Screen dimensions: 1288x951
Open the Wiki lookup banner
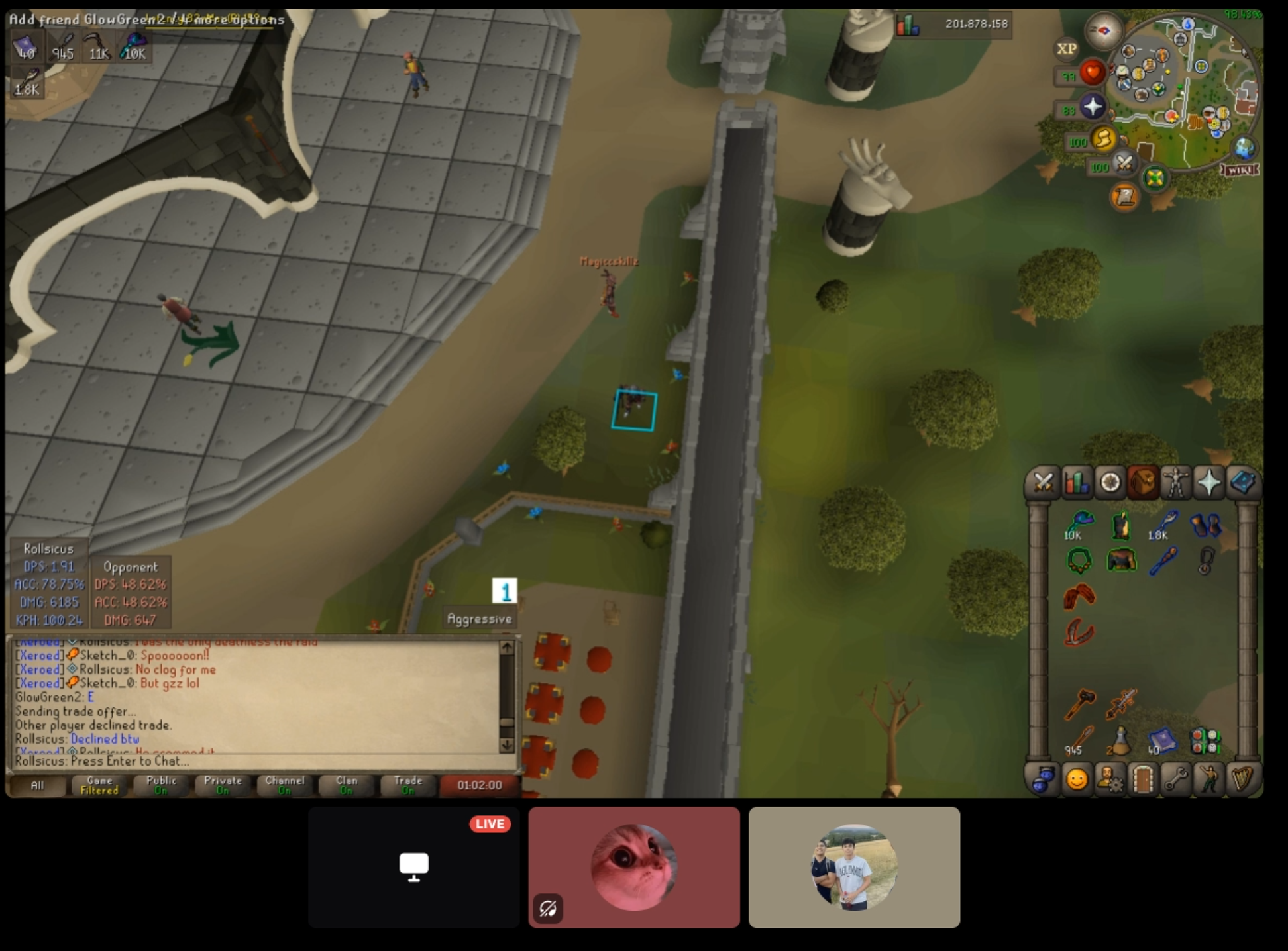pos(1240,170)
